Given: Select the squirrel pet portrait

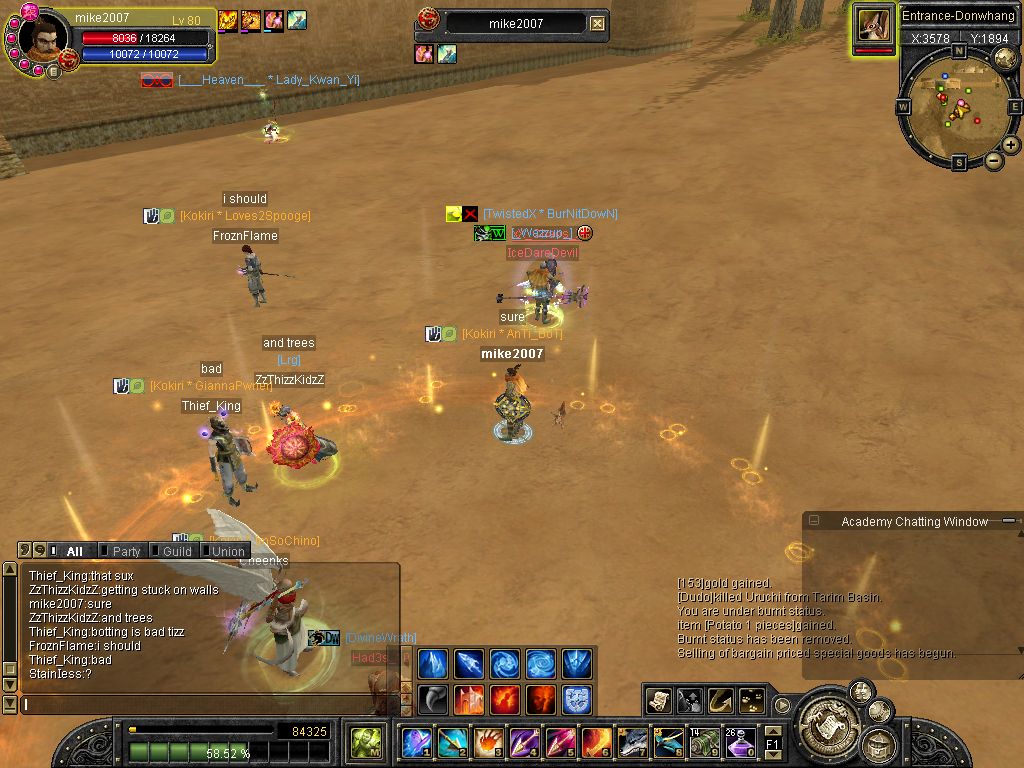Looking at the screenshot, I should (x=873, y=26).
